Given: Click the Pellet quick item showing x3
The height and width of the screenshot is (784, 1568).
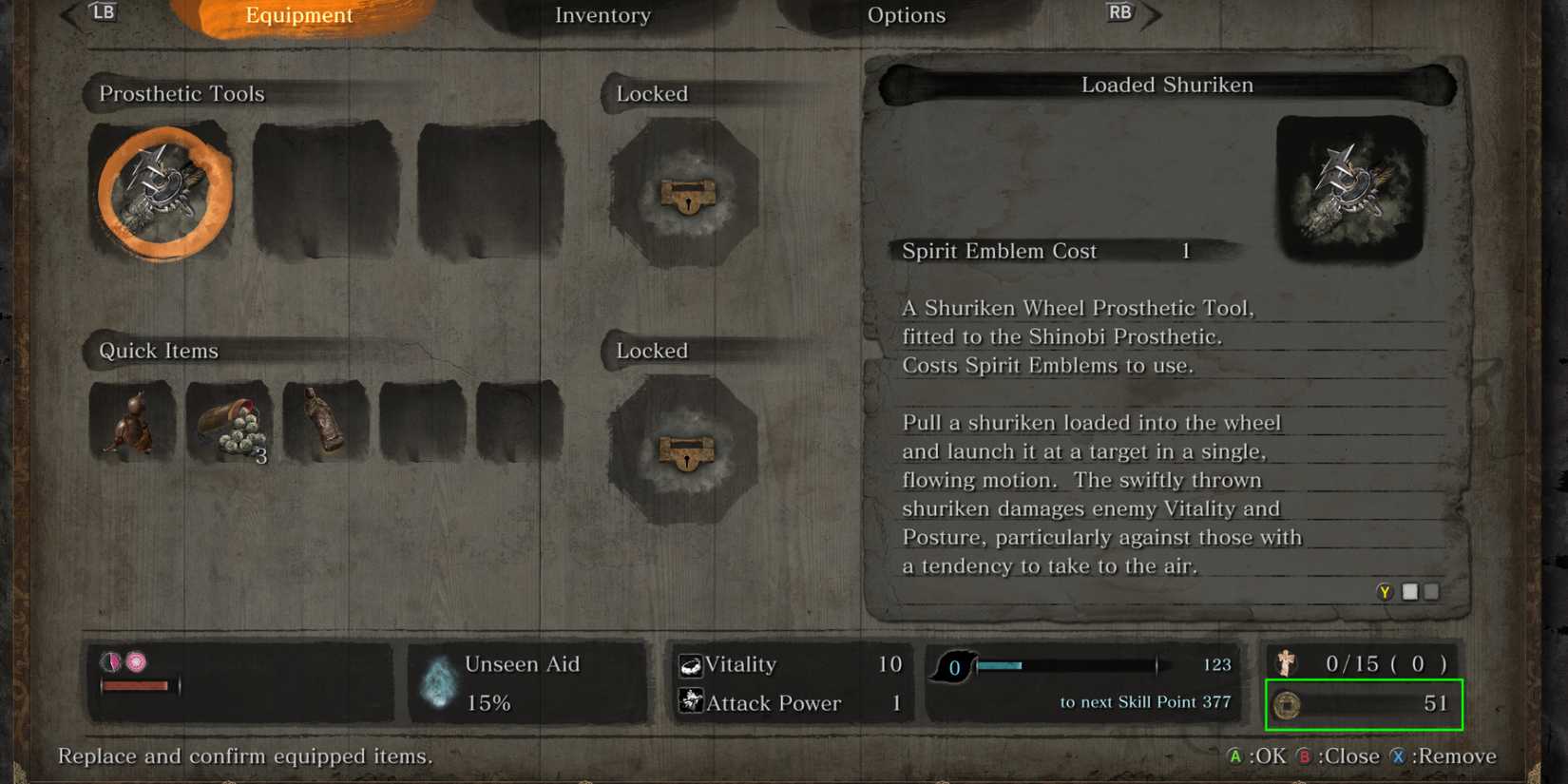Looking at the screenshot, I should tap(229, 421).
